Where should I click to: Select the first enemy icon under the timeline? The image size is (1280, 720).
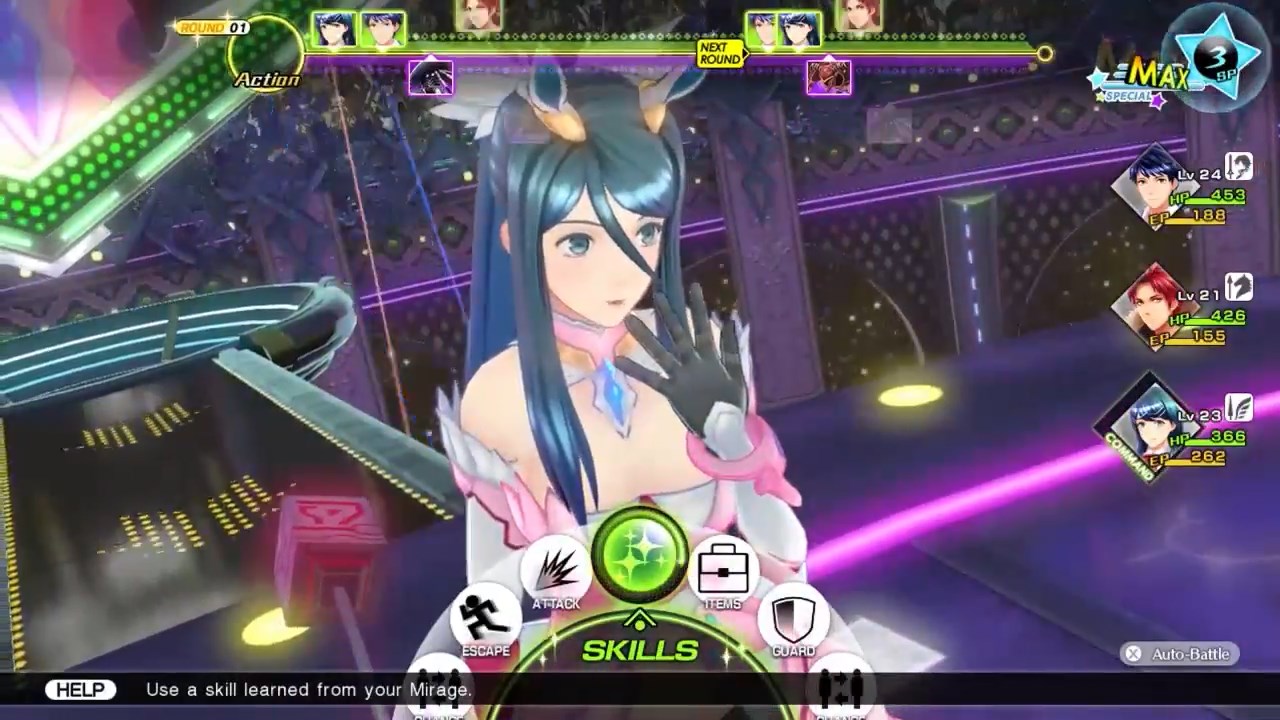(431, 78)
